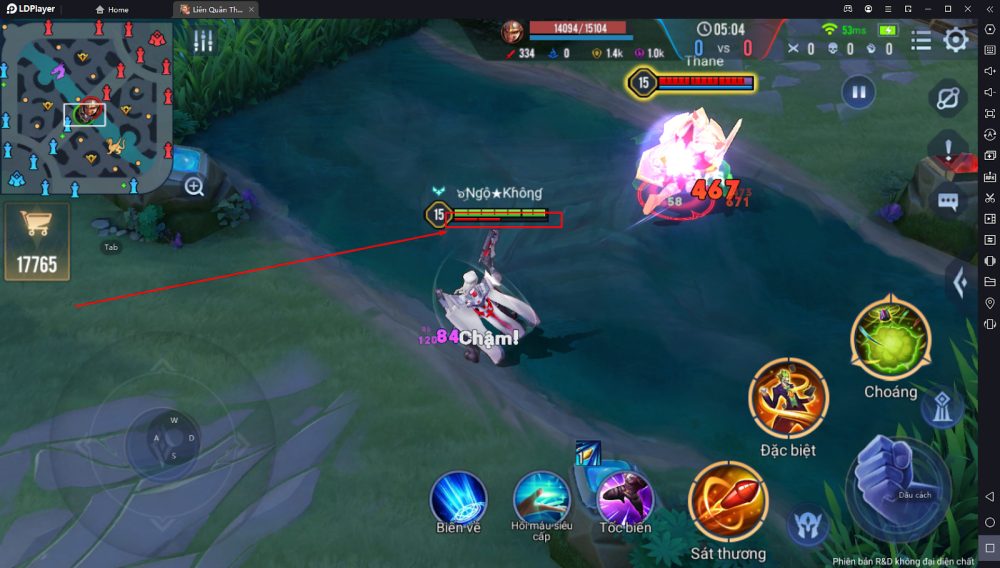This screenshot has width=1000, height=568.
Task: Switch to the LDPlayer Home tab
Action: [112, 9]
